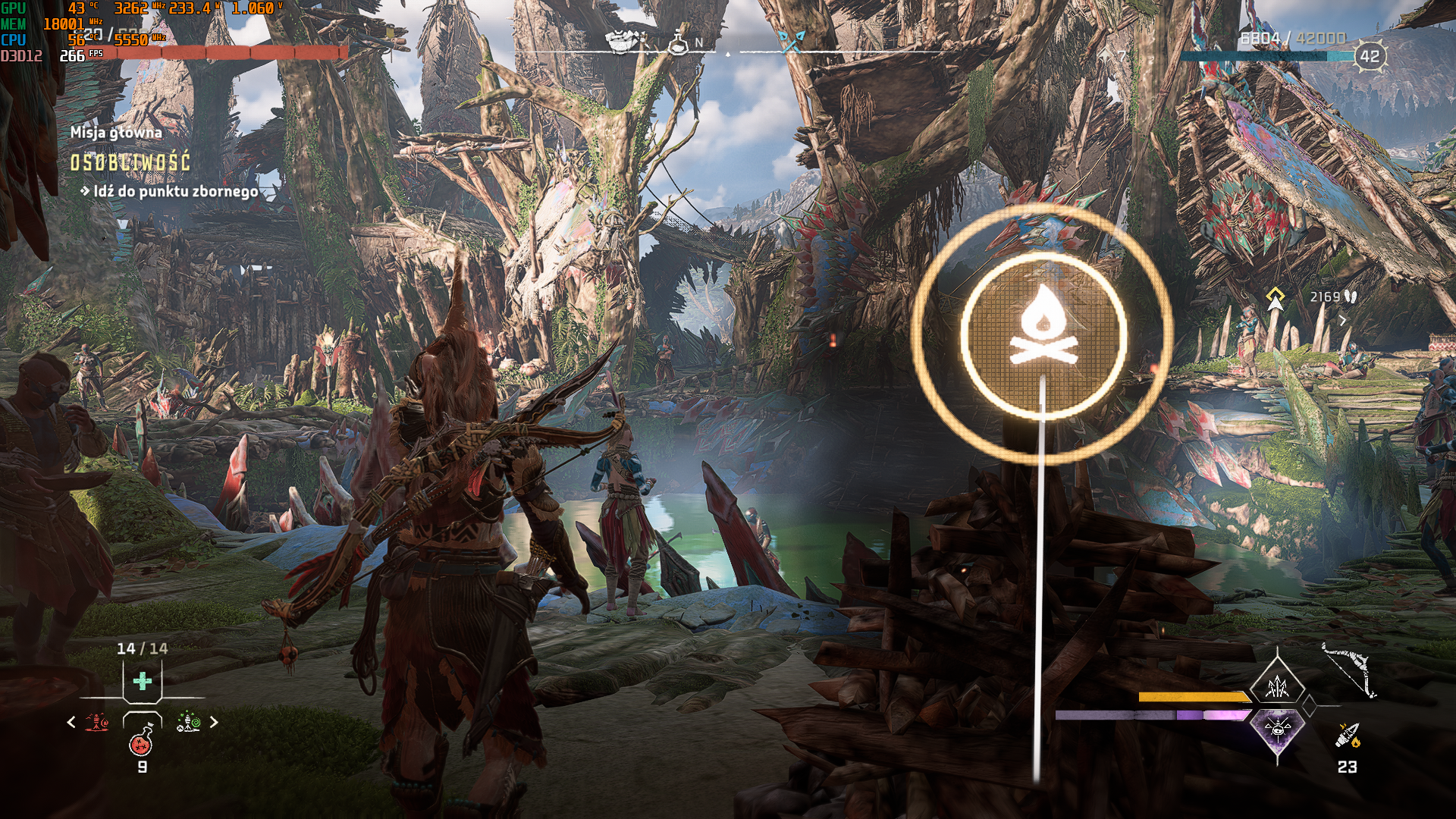Select the potion flask compass icon

point(678,44)
